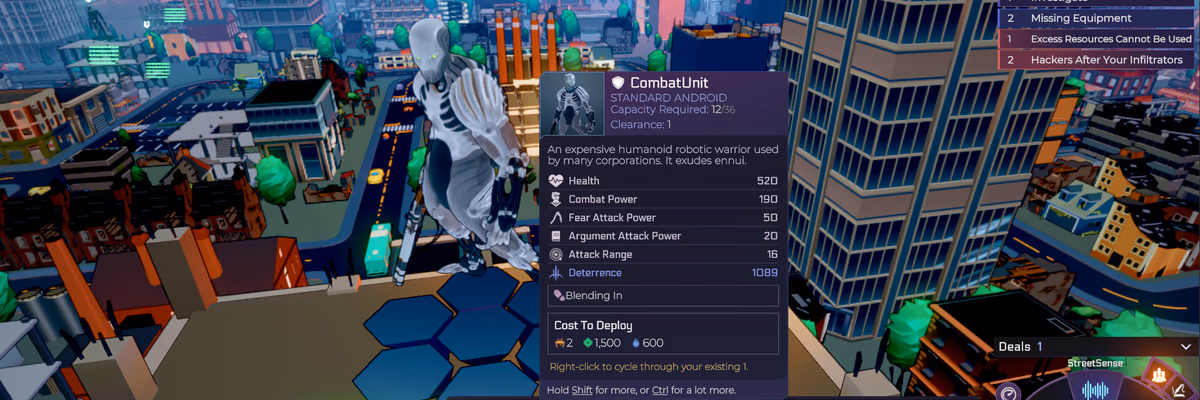Select the Excess Resources Cannot Be Used warning
Viewport: 1200px width, 400px height.
pos(1097,39)
